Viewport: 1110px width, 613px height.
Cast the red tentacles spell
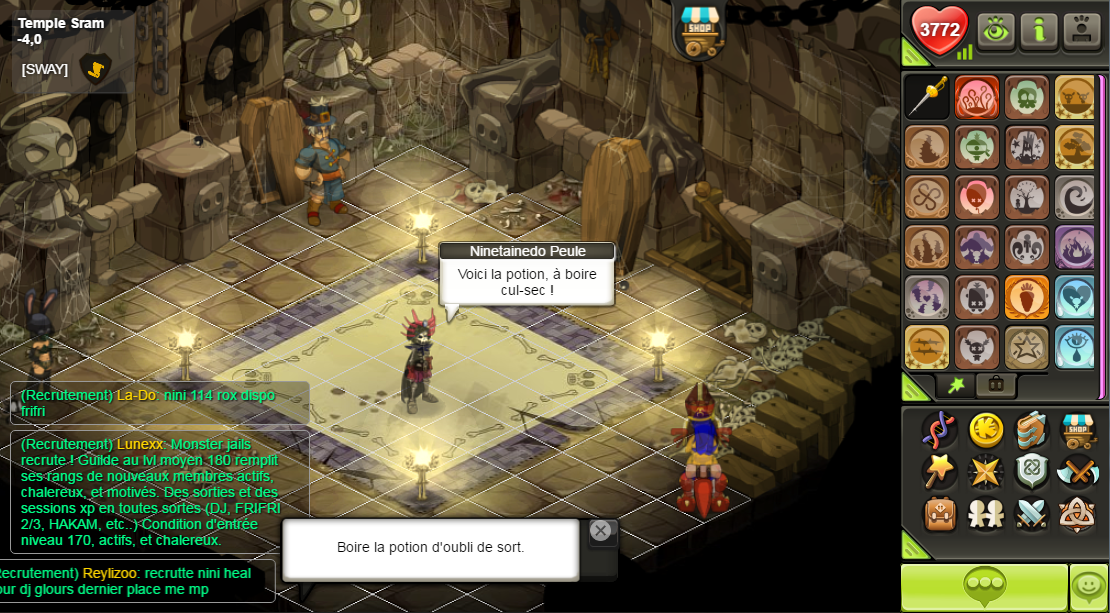coord(977,97)
